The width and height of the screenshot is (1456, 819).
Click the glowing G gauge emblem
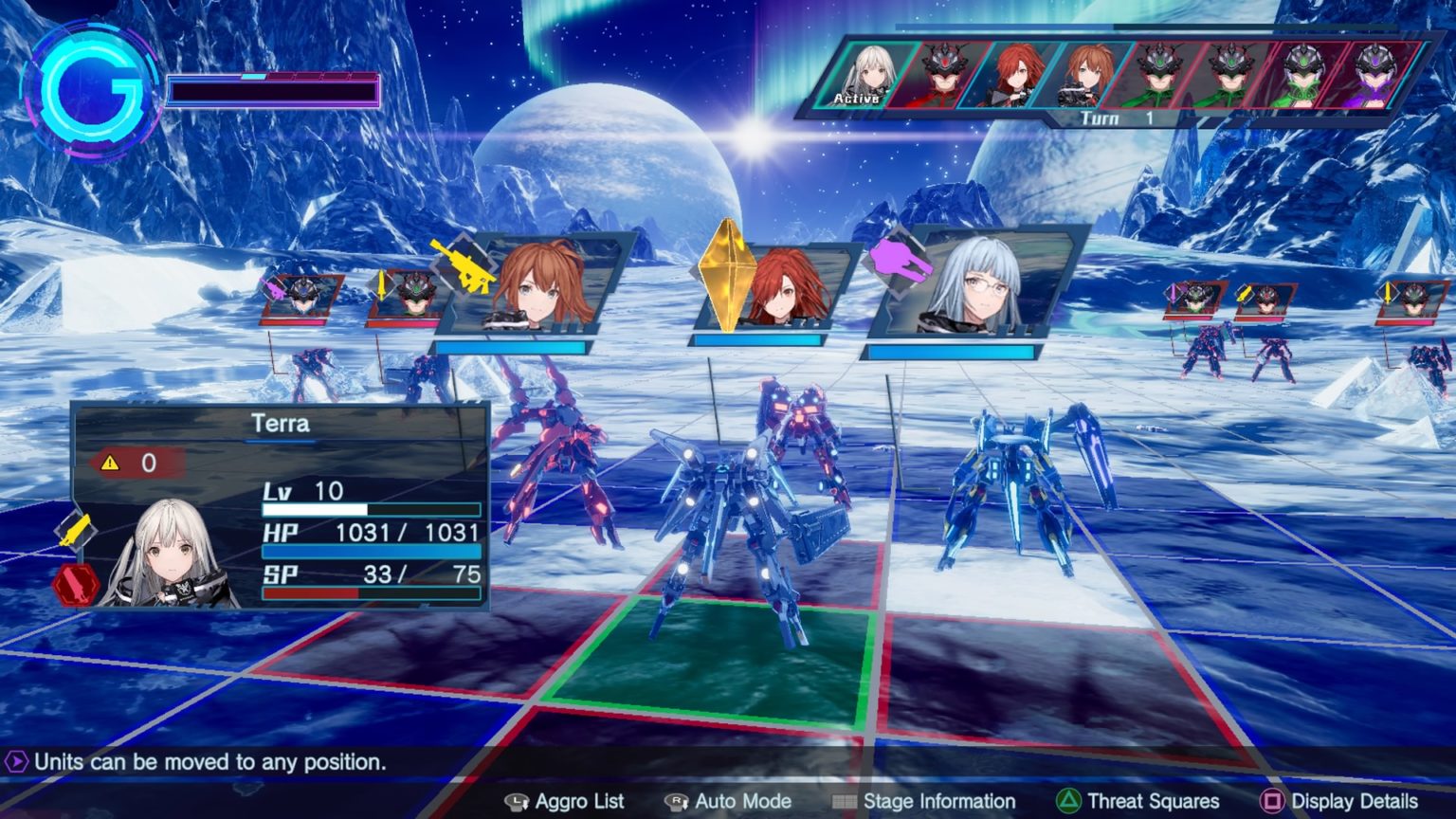point(93,91)
